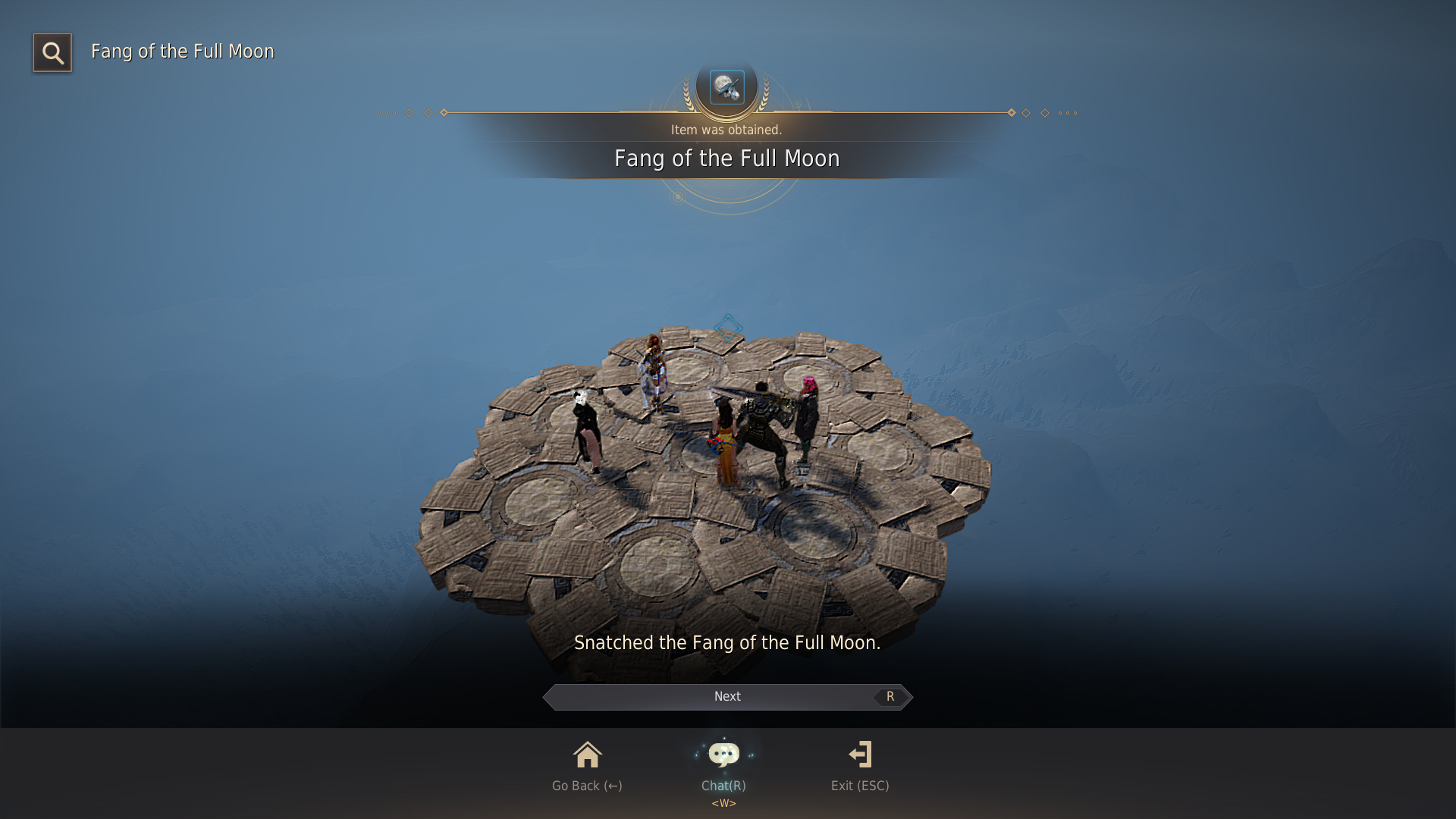Exit the conversation screen
Screen dimensions: 1456x819
pyautogui.click(x=860, y=755)
